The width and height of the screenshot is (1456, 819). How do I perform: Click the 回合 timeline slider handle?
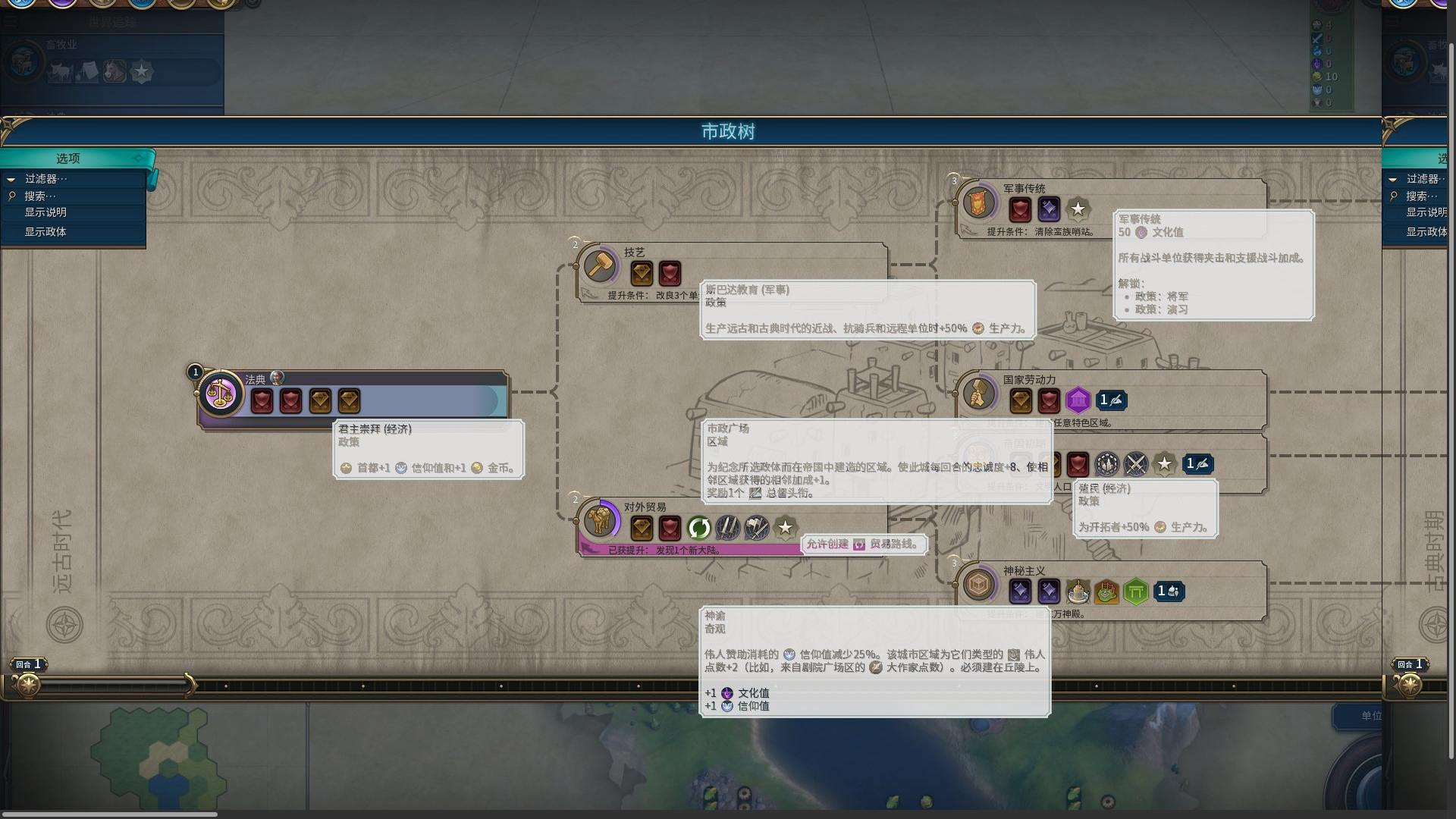(x=29, y=686)
